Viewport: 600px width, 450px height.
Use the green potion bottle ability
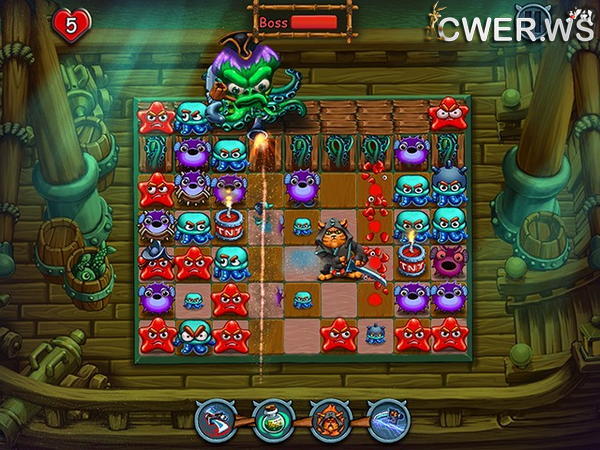[x=272, y=420]
